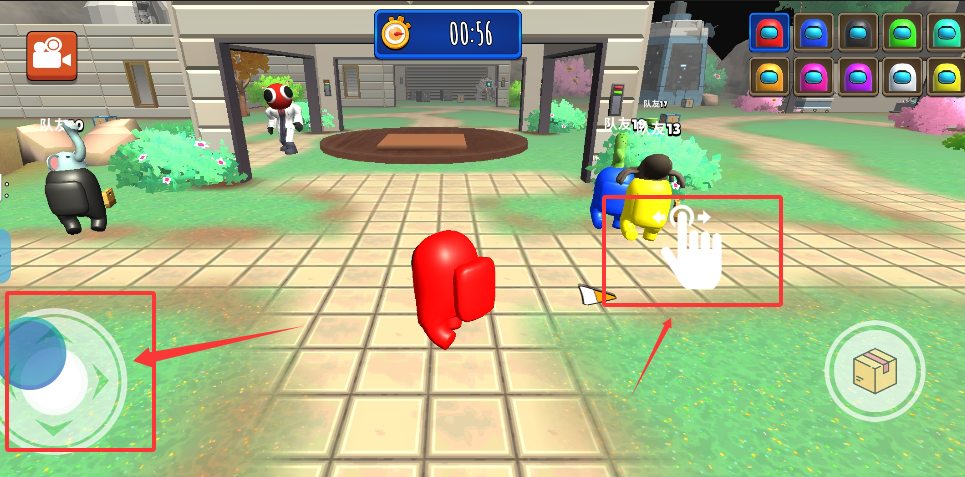Pick the pink crewmate skin
The height and width of the screenshot is (477, 965).
click(x=814, y=77)
